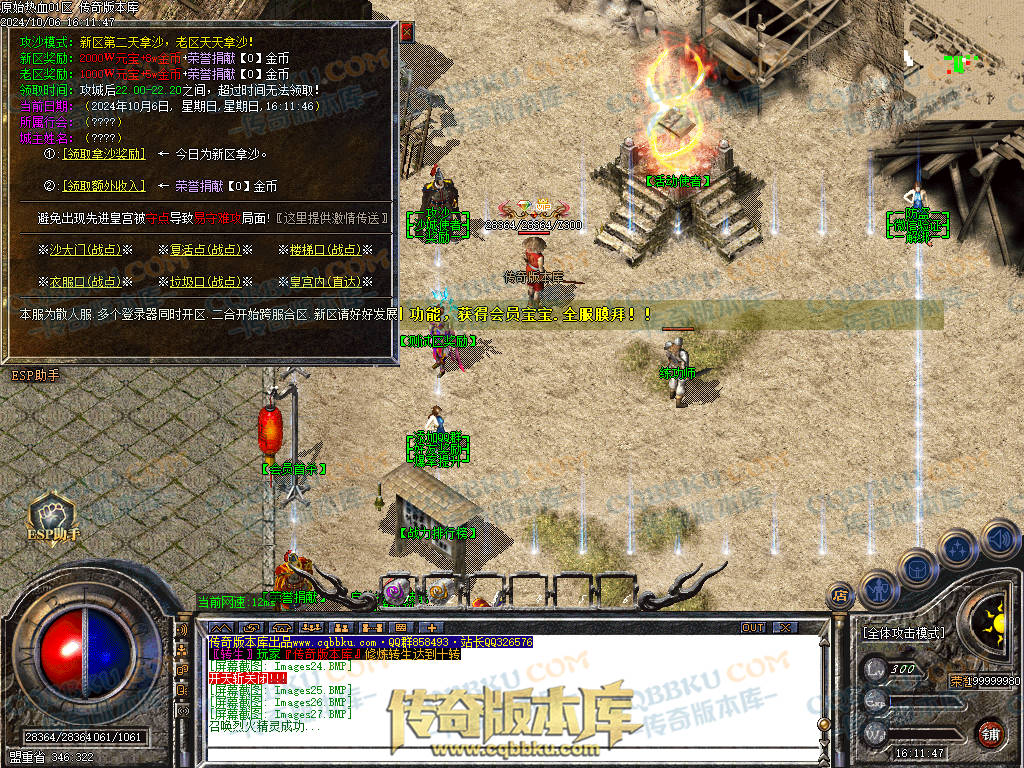This screenshot has height=768, width=1024.
Task: Switch the 全体攻击模式 attack mode label
Action: point(904,633)
